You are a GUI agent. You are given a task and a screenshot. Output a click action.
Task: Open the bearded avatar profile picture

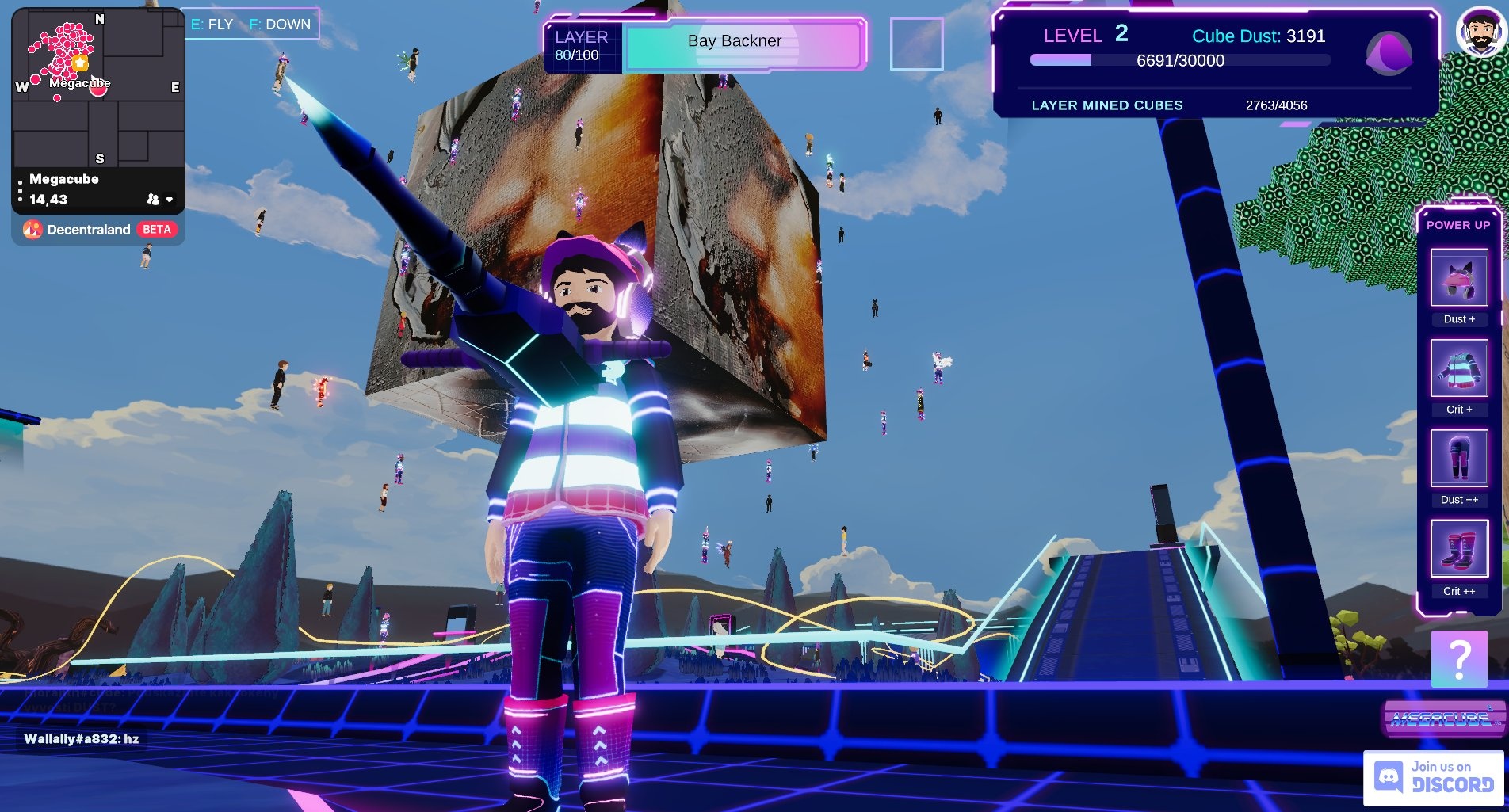pos(1480,32)
